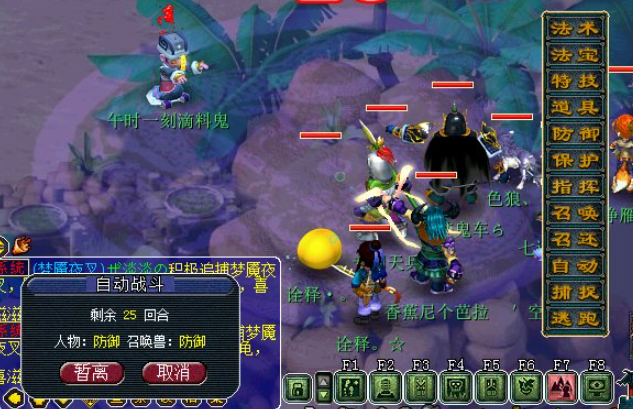Open the 法术 spell menu

click(x=575, y=28)
